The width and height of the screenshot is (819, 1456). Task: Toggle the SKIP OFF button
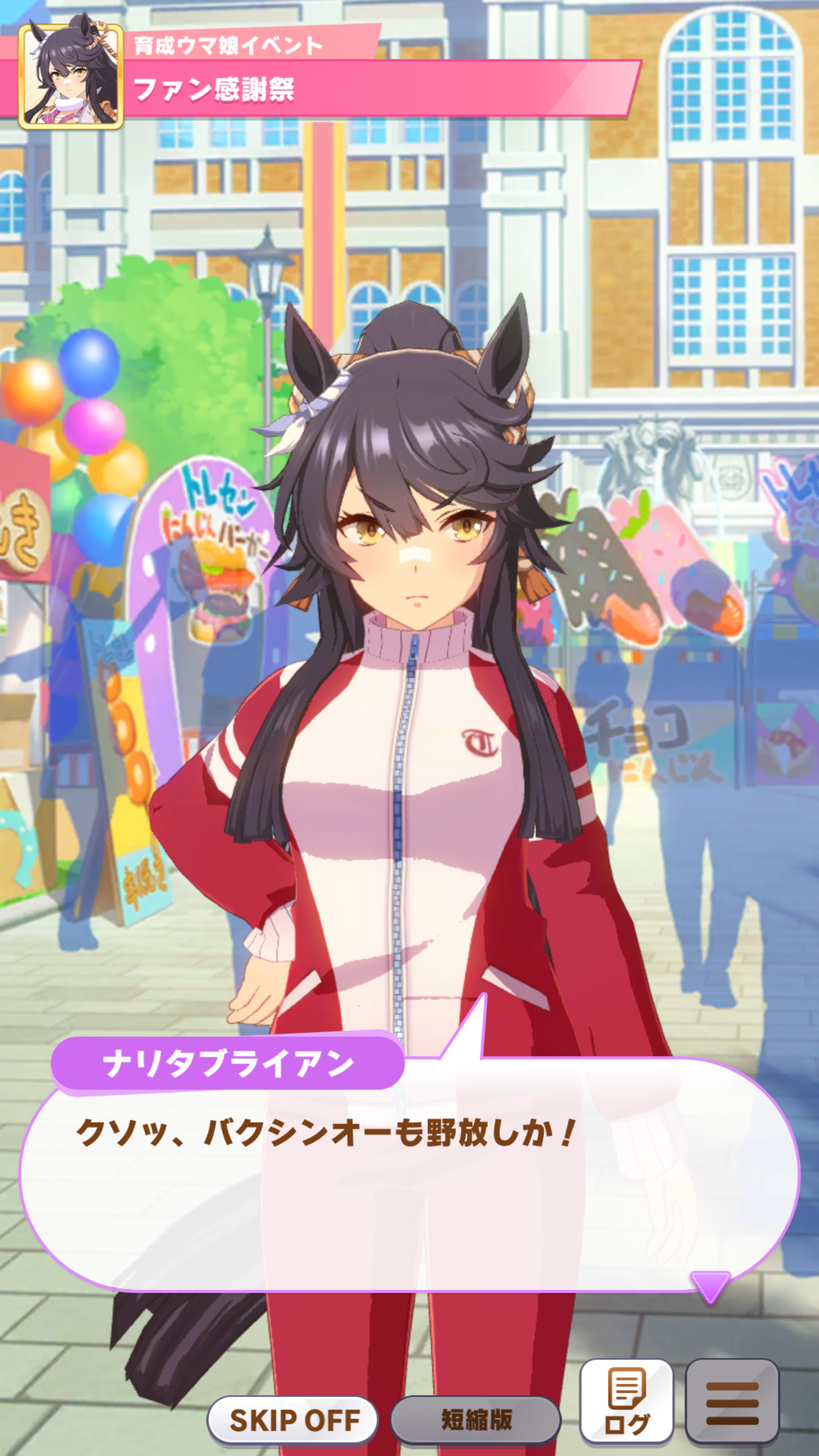(293, 1419)
